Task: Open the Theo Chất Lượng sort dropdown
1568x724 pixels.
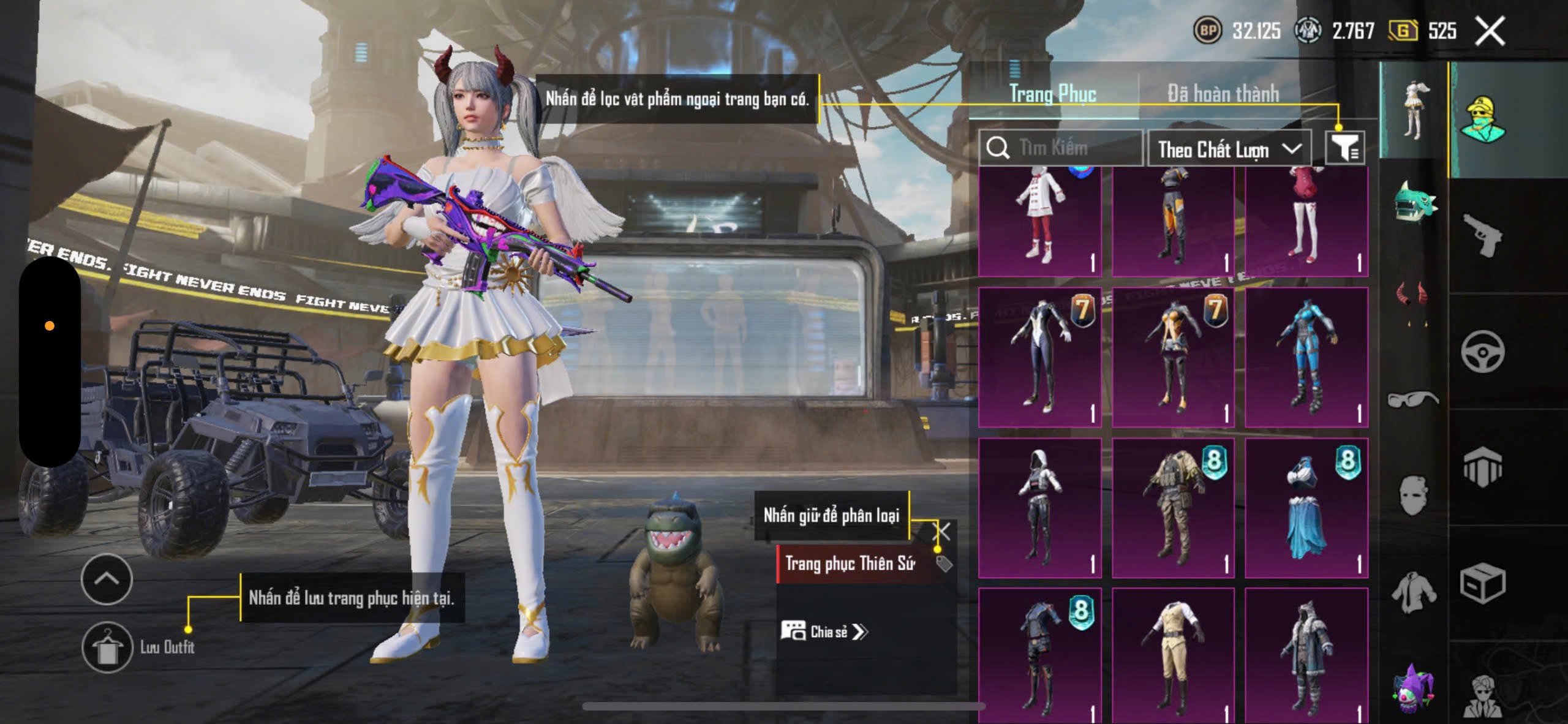Action: point(1229,149)
